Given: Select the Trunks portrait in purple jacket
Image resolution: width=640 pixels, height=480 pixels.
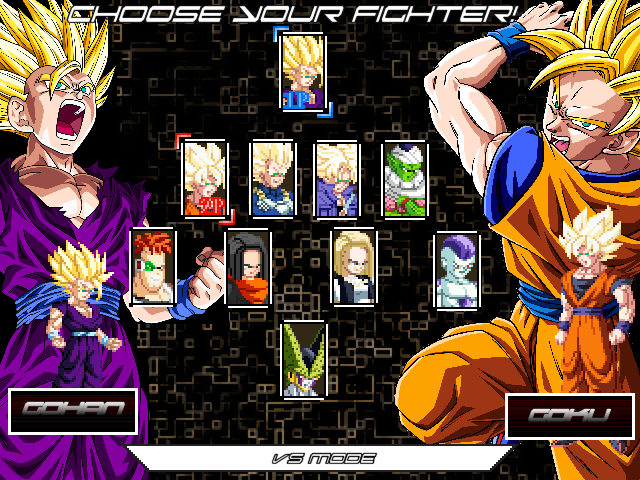Looking at the screenshot, I should pos(337,178).
